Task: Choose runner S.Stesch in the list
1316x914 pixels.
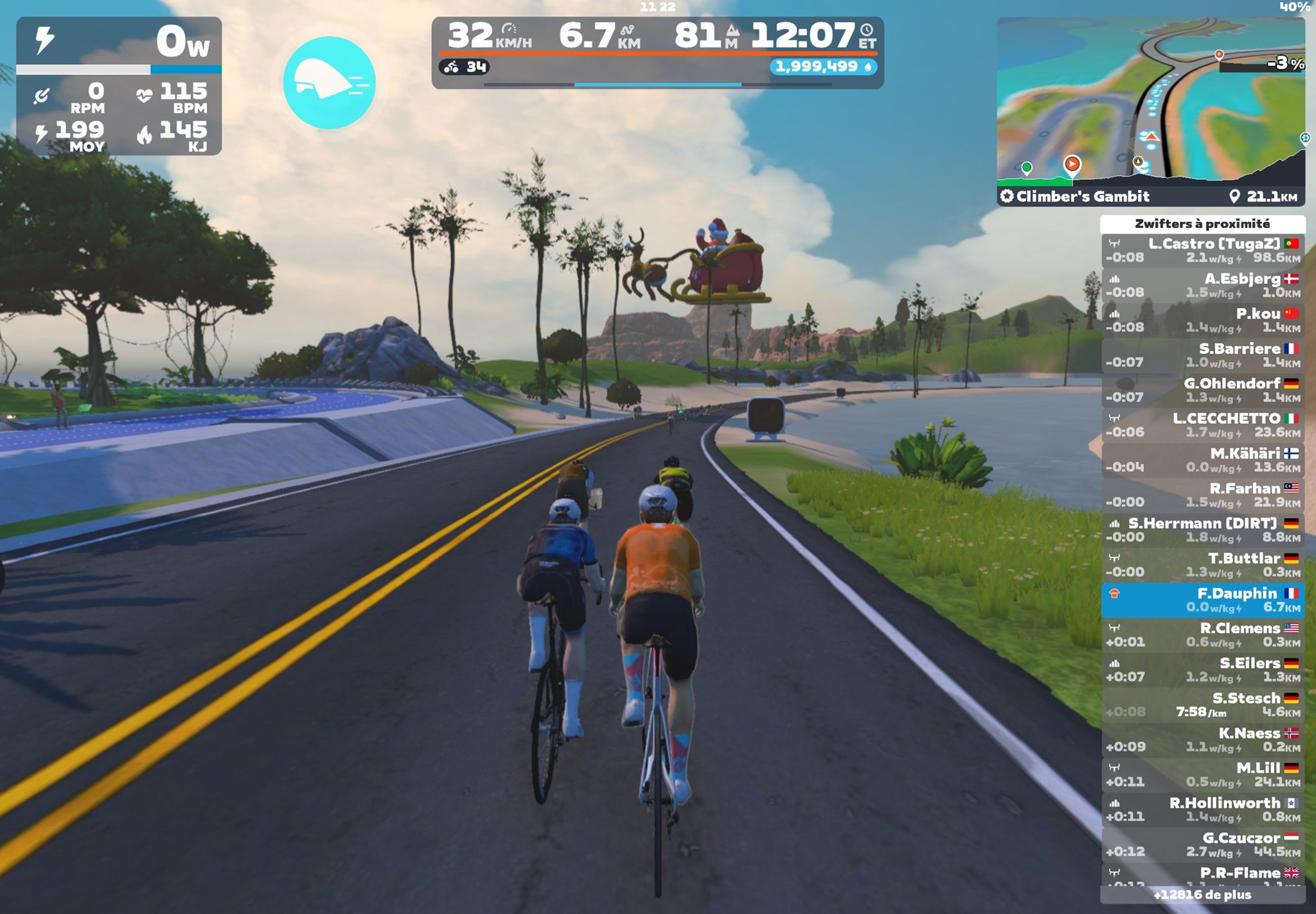Action: (1202, 705)
